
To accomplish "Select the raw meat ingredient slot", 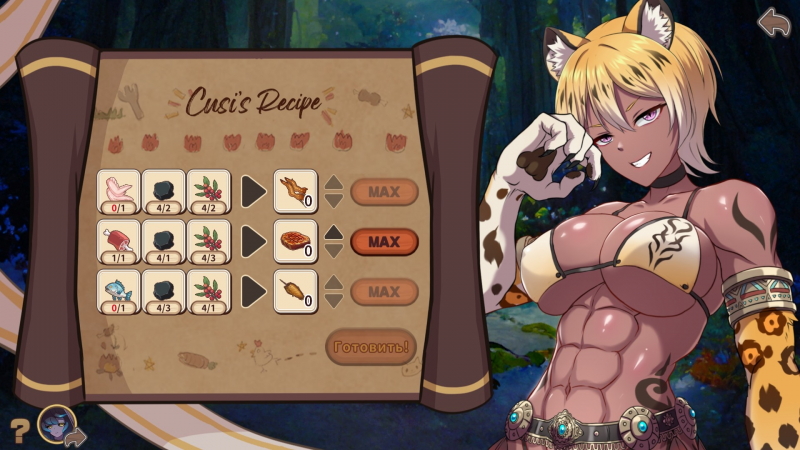I will [x=118, y=241].
